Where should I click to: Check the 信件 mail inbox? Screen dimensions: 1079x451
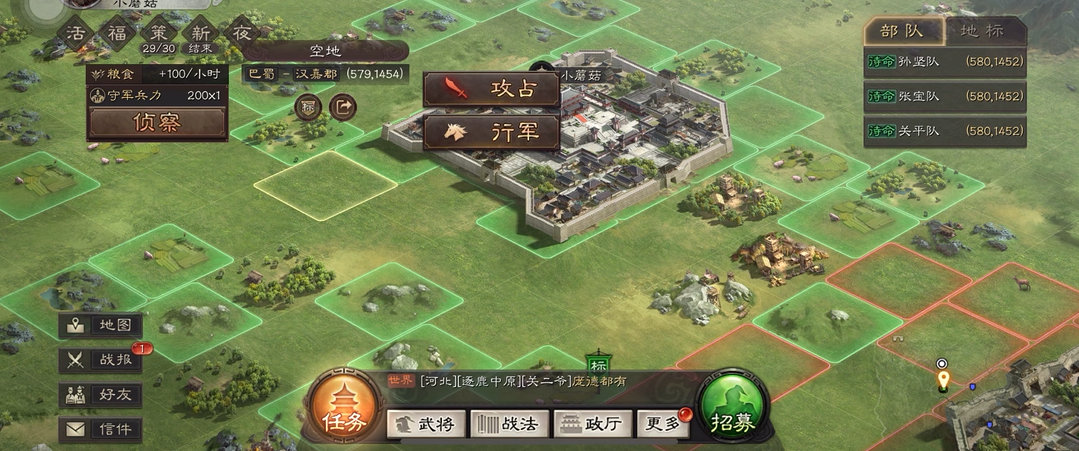pyautogui.click(x=100, y=430)
